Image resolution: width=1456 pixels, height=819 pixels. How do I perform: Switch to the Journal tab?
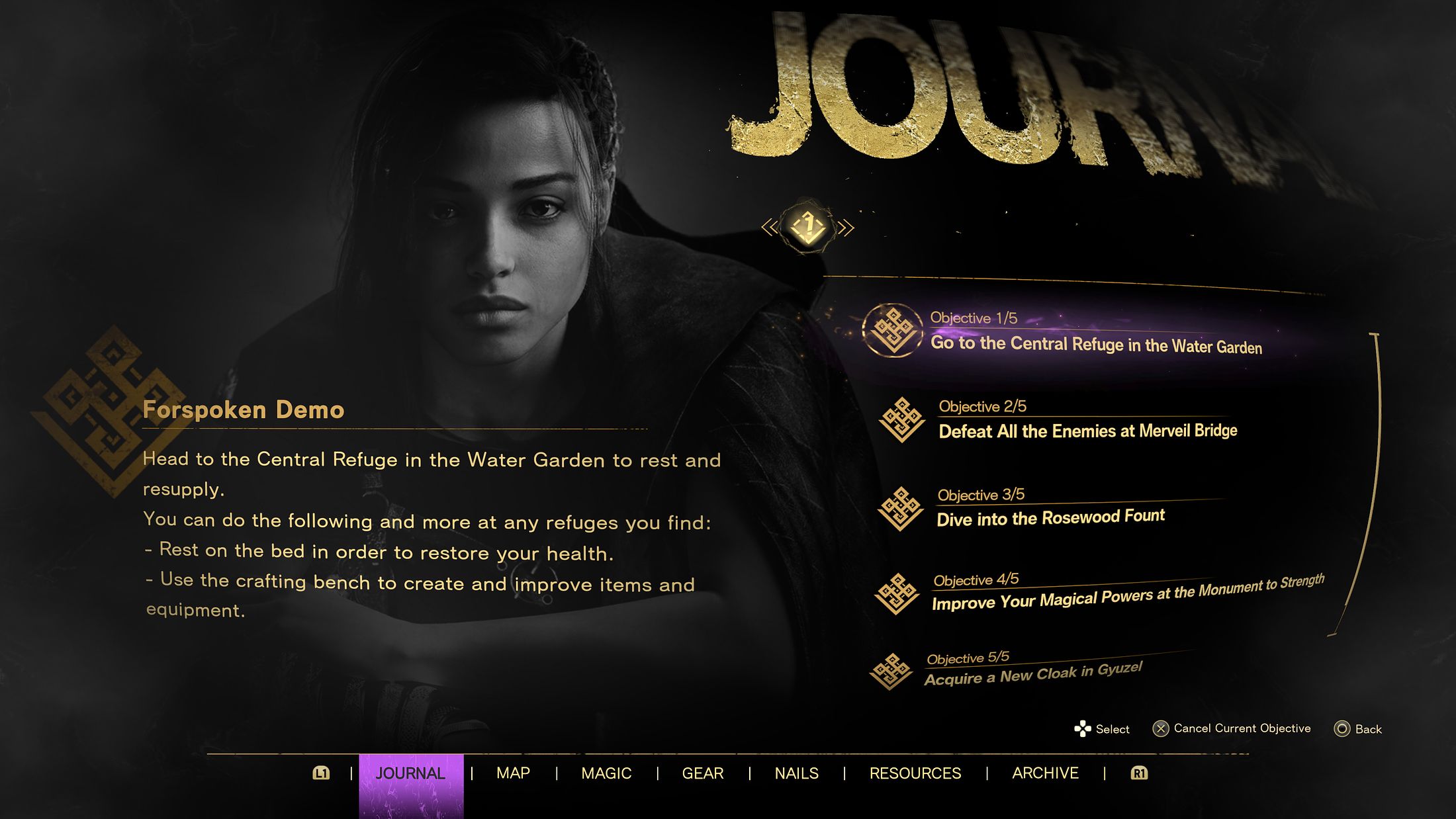[410, 773]
